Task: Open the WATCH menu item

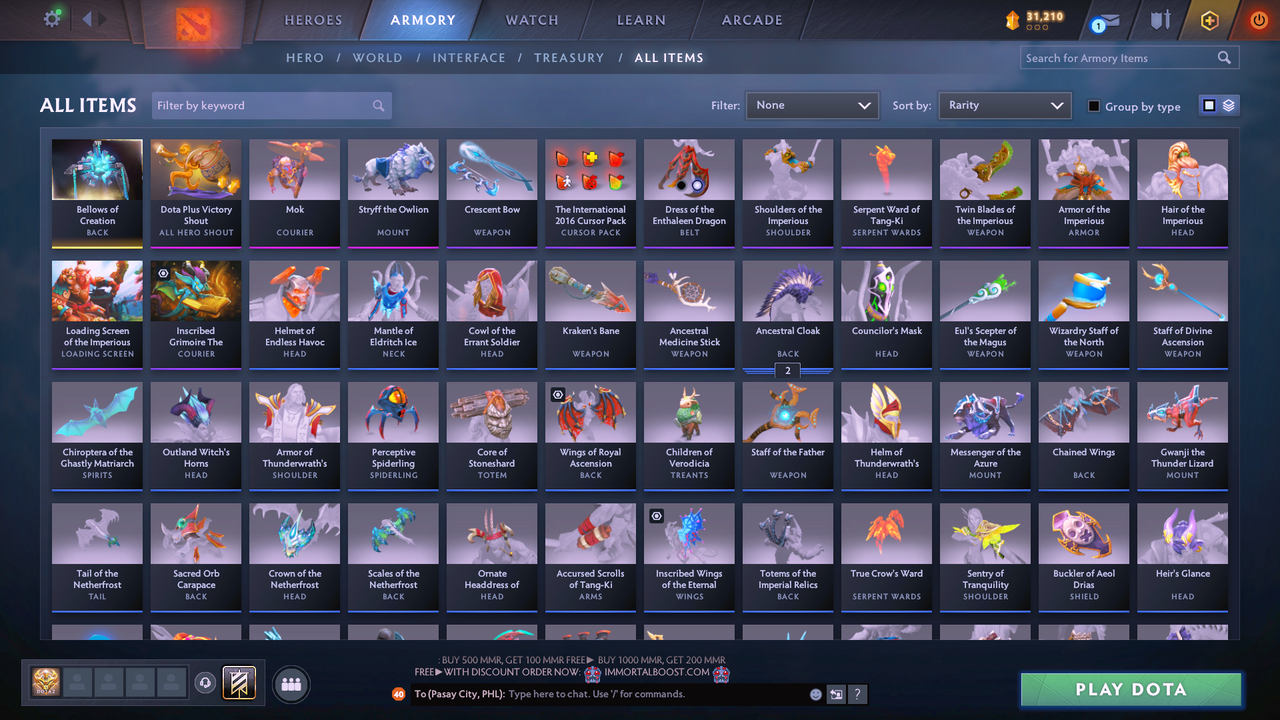Action: click(x=531, y=20)
